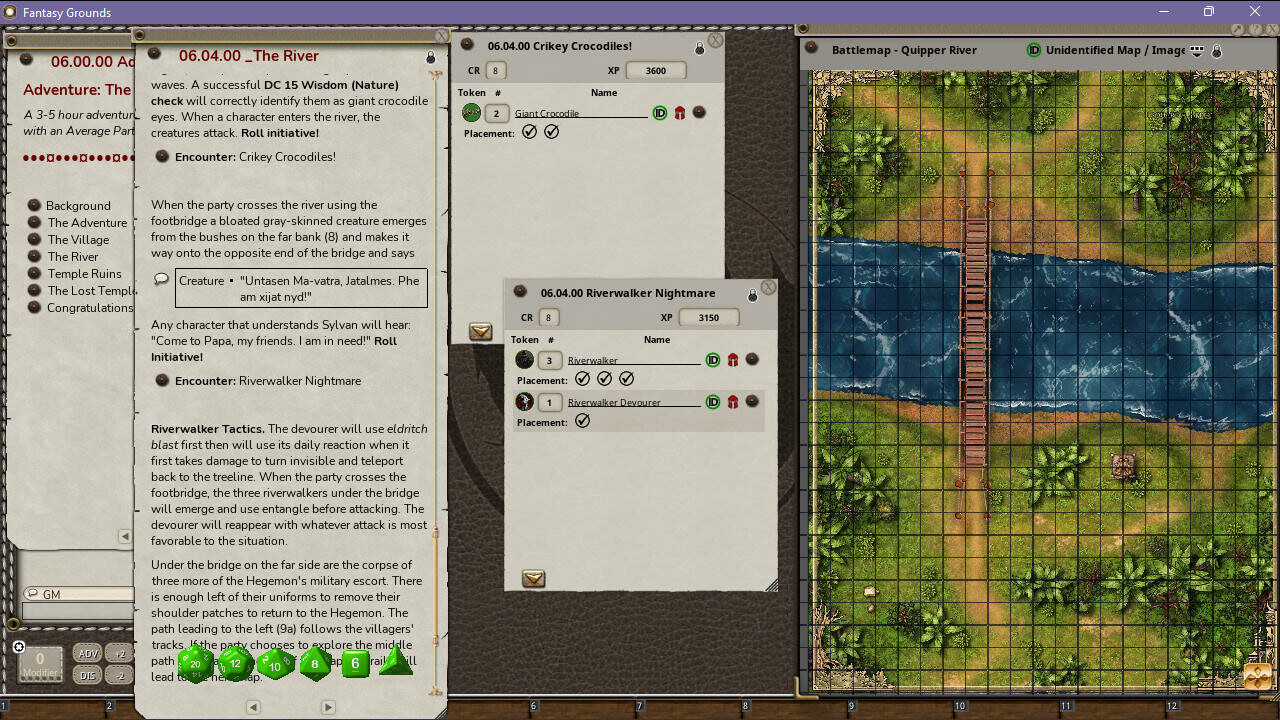Click the envelope icon in Riverwalker Nightmare window

pyautogui.click(x=533, y=579)
